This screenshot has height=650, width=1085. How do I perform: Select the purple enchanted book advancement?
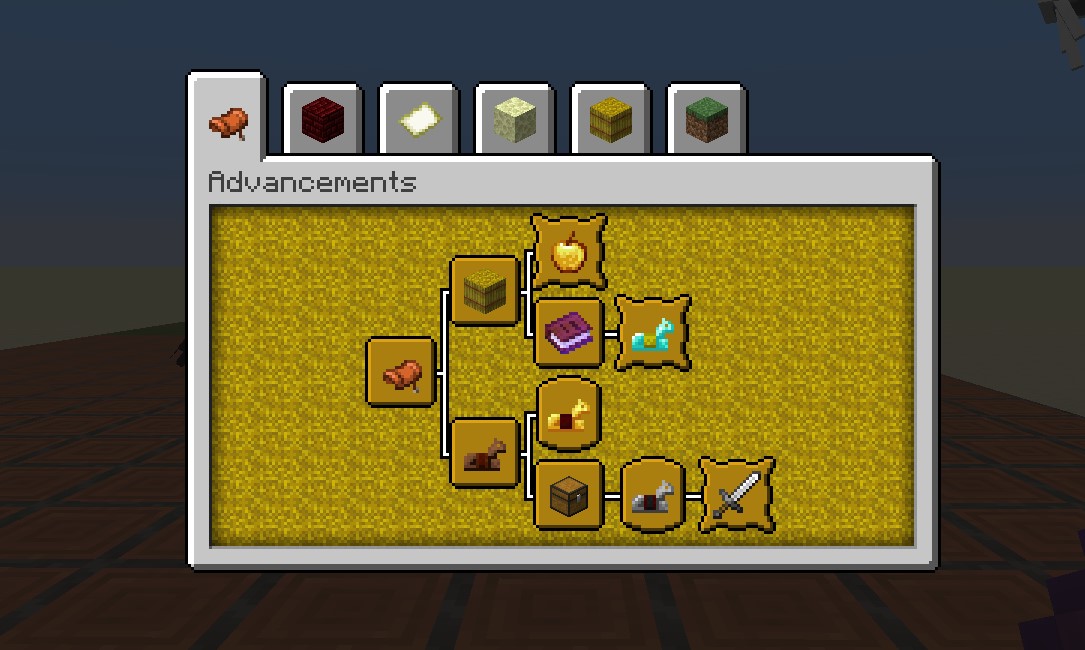coord(569,332)
